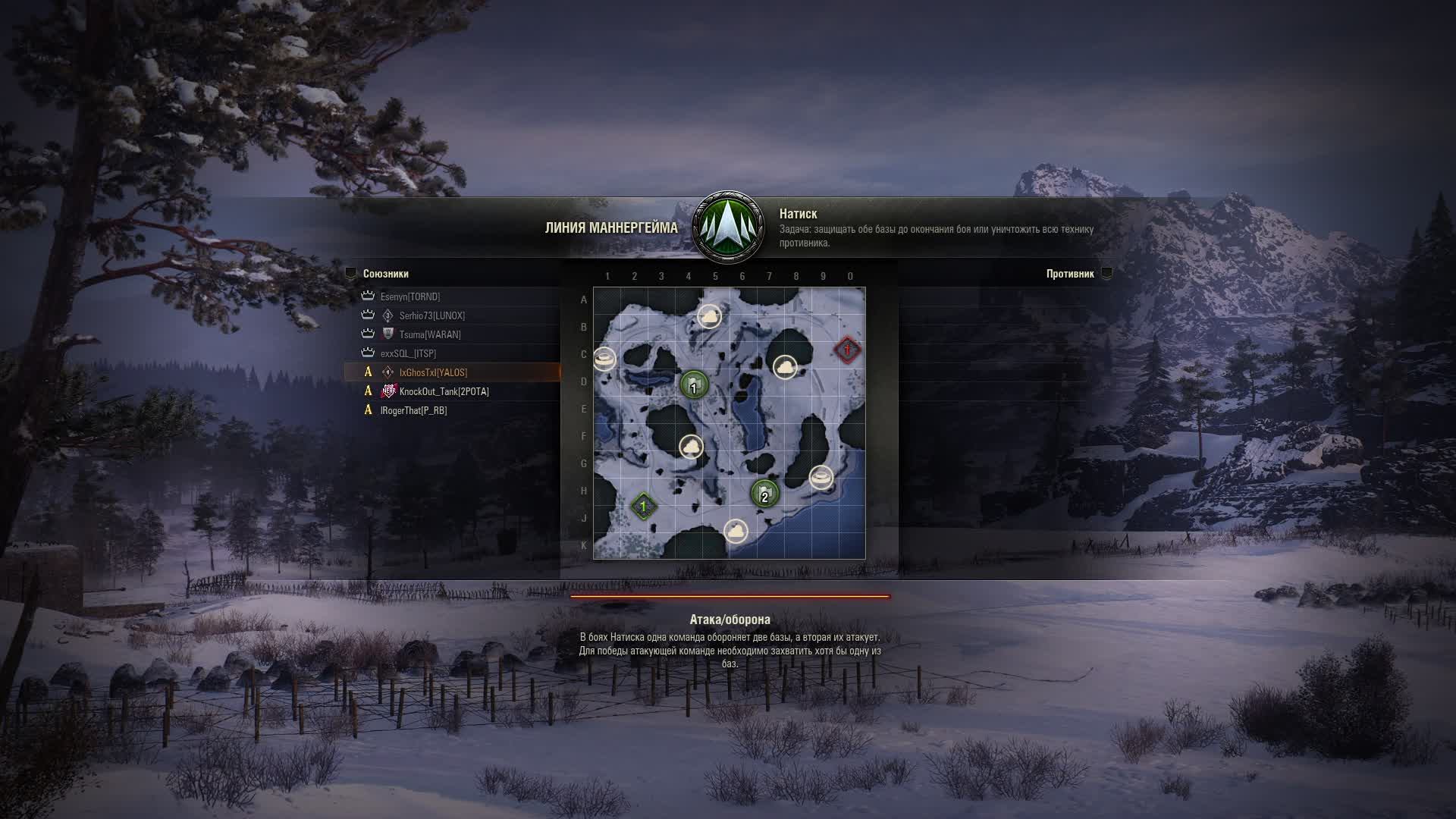Select highlighted player IxGhosTxI[YALOS]
This screenshot has height=819, width=1456.
click(x=433, y=372)
